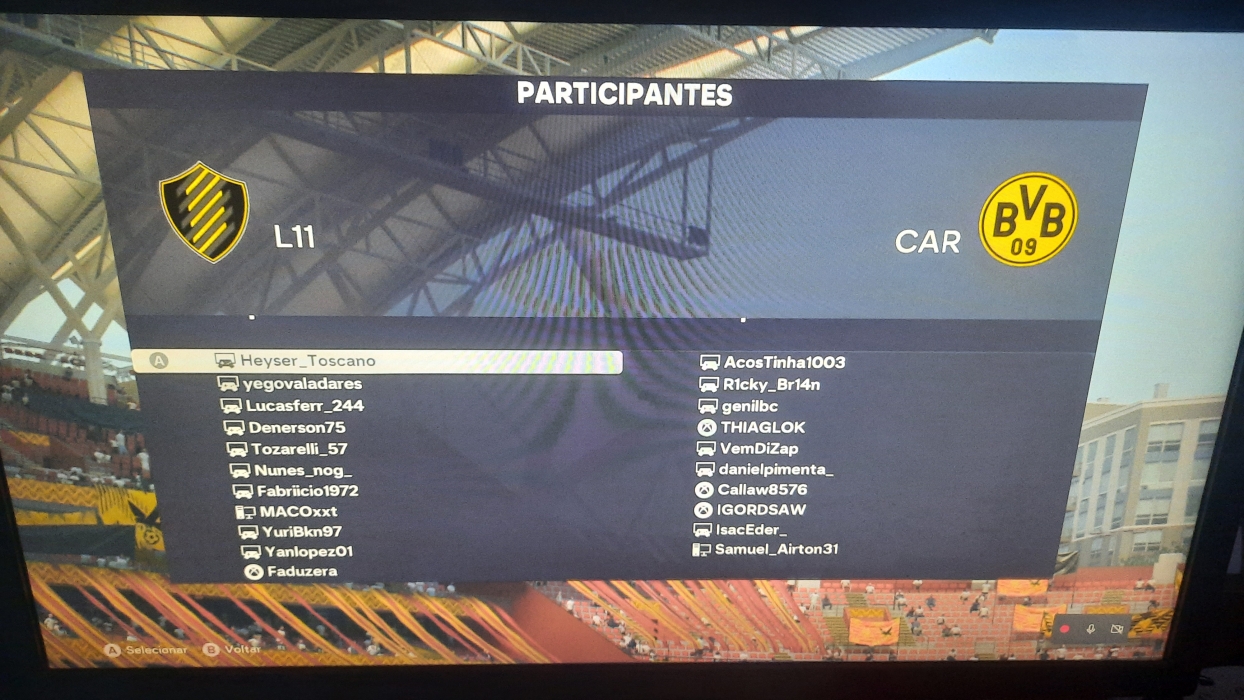
Task: Choose THIAGLOK from the right list
Action: (762, 428)
